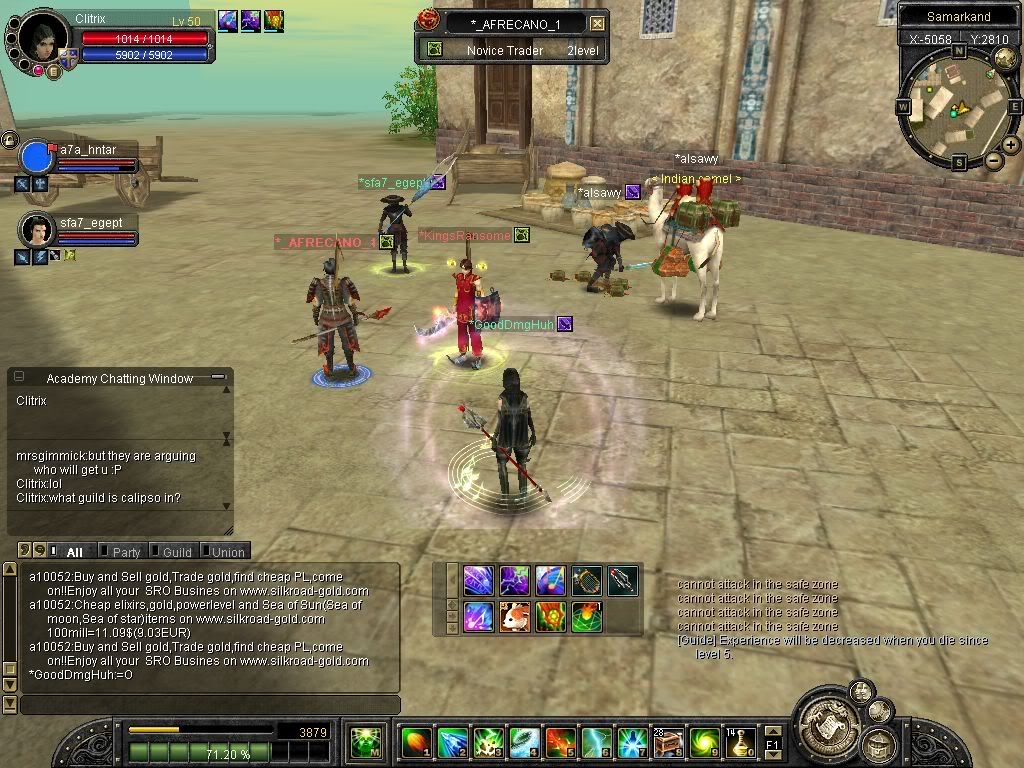Minimize the Academy Chatting Window
Viewport: 1024px width, 768px height.
point(217,378)
